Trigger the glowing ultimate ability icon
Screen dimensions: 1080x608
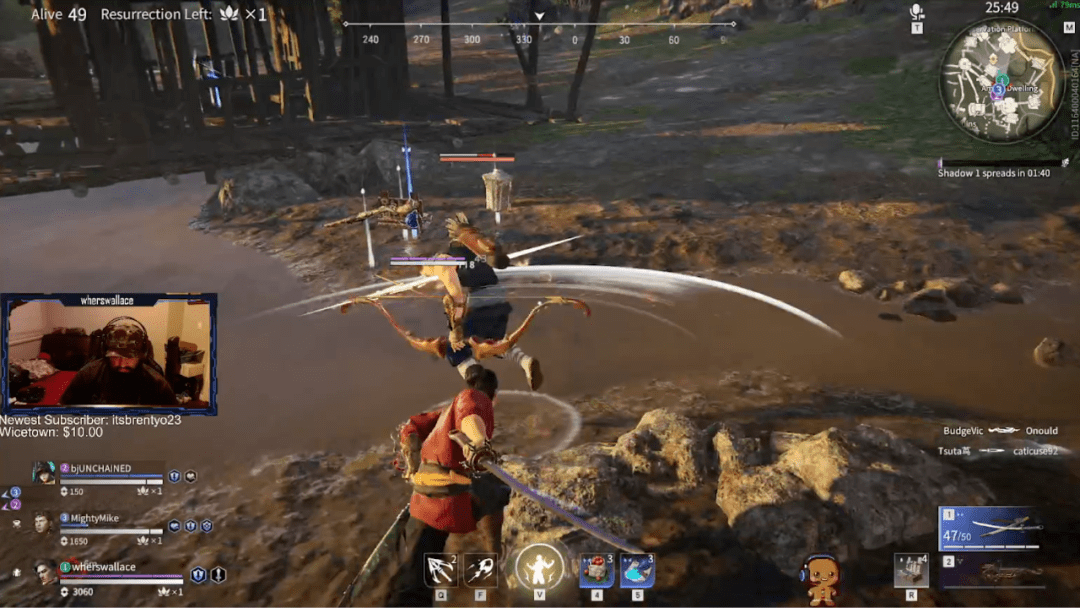[539, 567]
